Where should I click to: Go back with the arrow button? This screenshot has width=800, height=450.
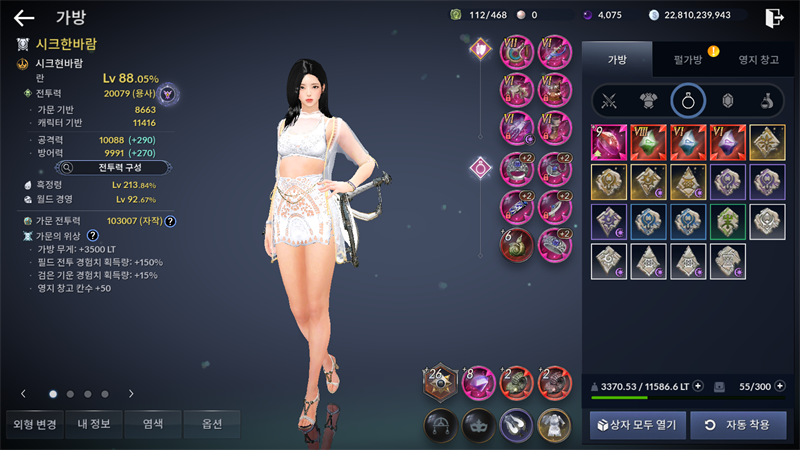click(x=24, y=17)
